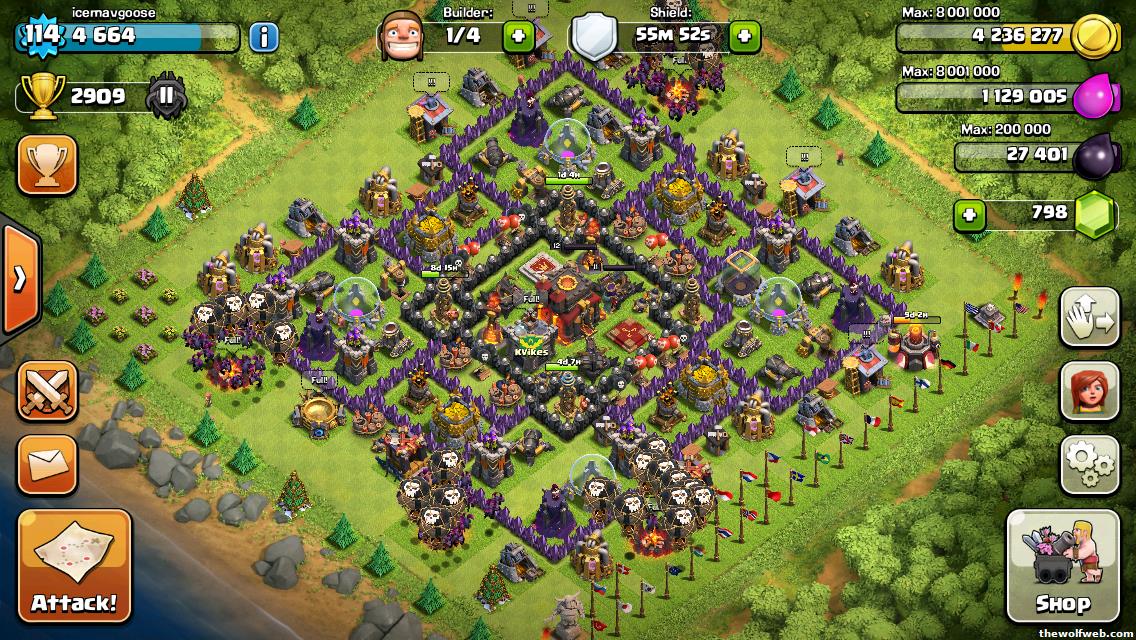The width and height of the screenshot is (1136, 640).
Task: Add a builder with green plus
Action: 518,37
